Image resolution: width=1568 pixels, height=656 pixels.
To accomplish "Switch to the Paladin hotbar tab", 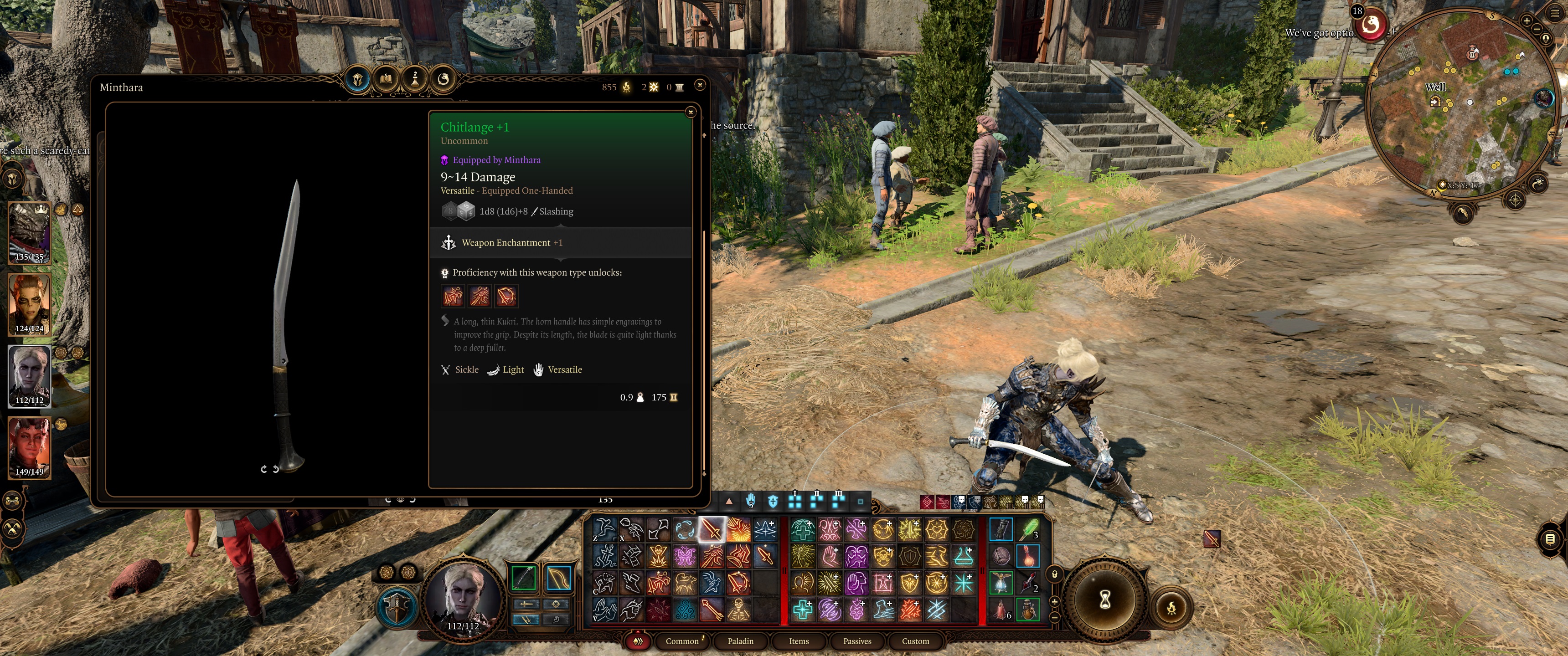I will (740, 641).
